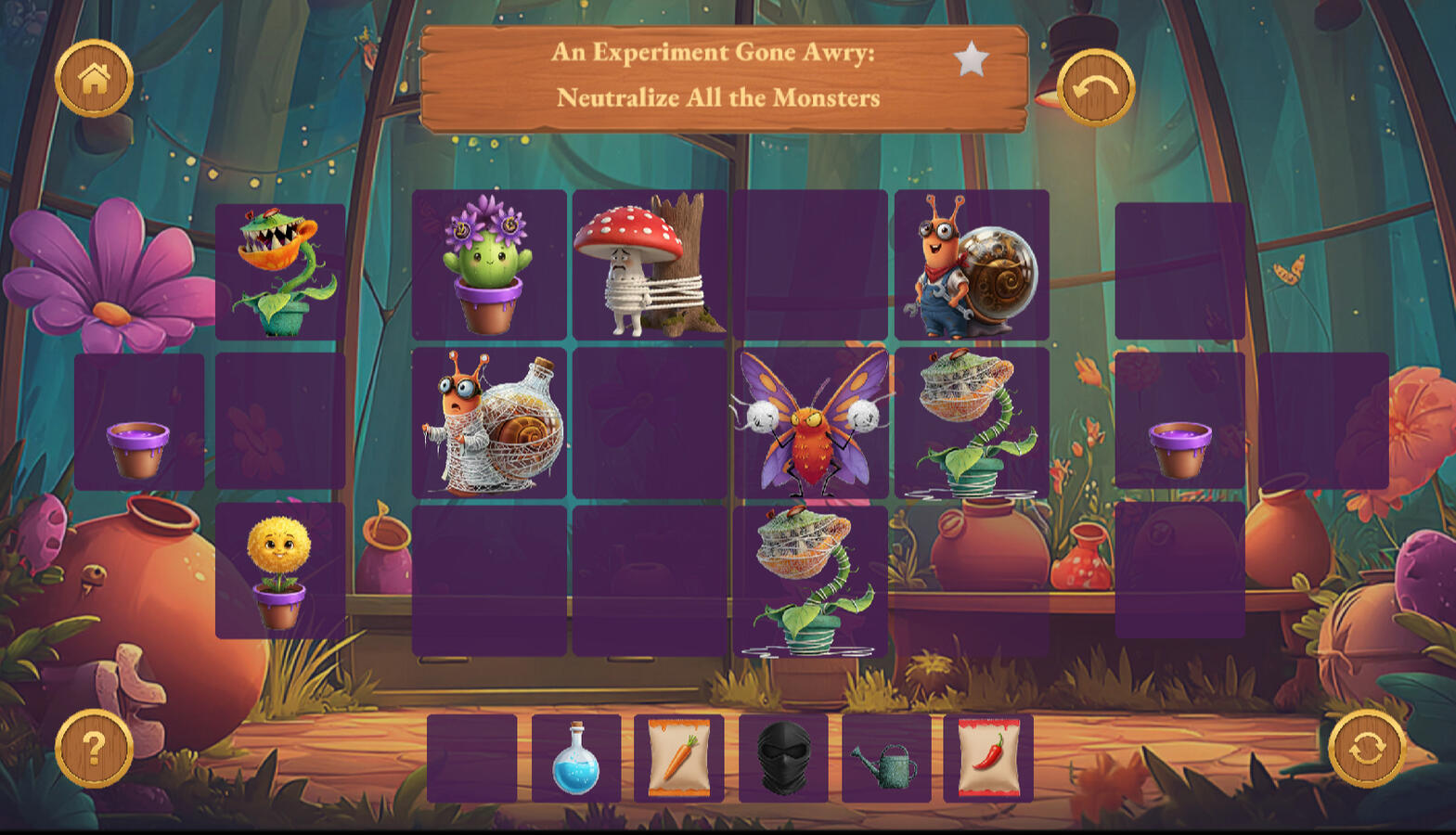The image size is (1456, 835).
Task: Select the blue potion flask item
Action: (x=576, y=759)
